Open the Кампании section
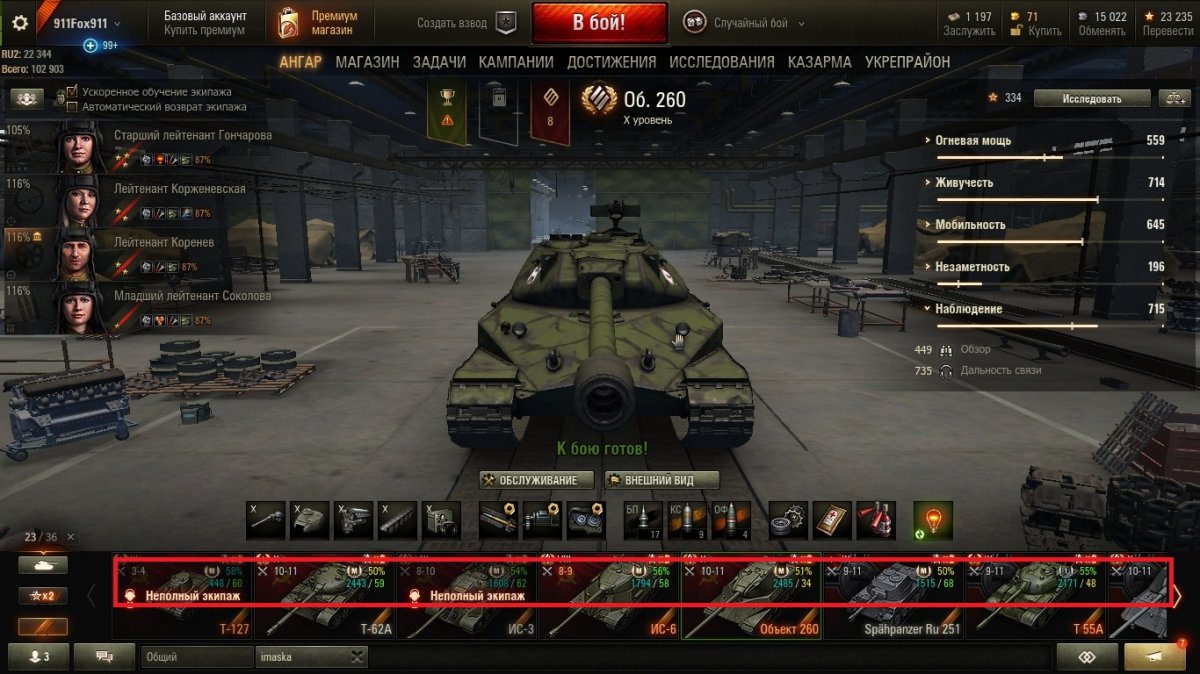The image size is (1200, 674). (516, 62)
